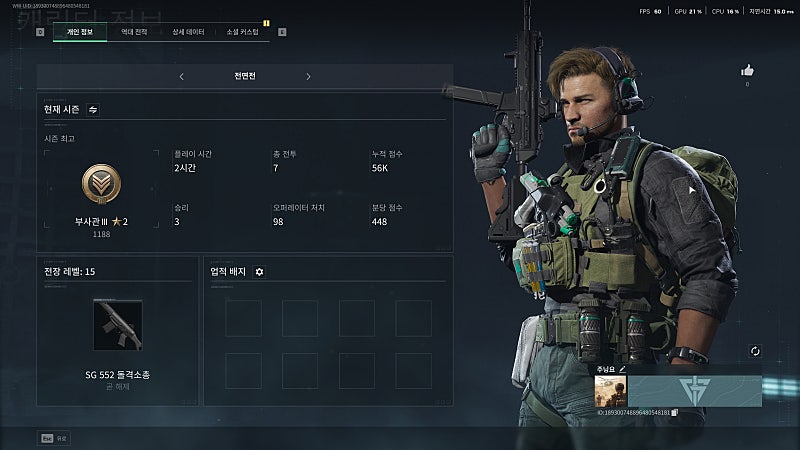Click the gold 부사관 III rank emblem

101,185
